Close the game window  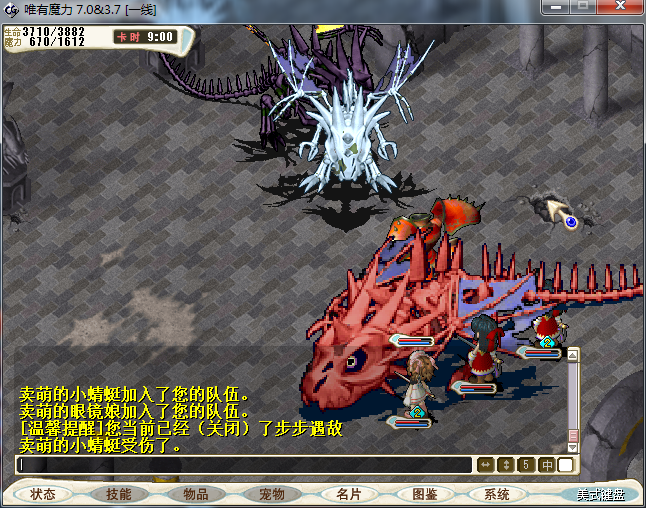[x=620, y=6]
